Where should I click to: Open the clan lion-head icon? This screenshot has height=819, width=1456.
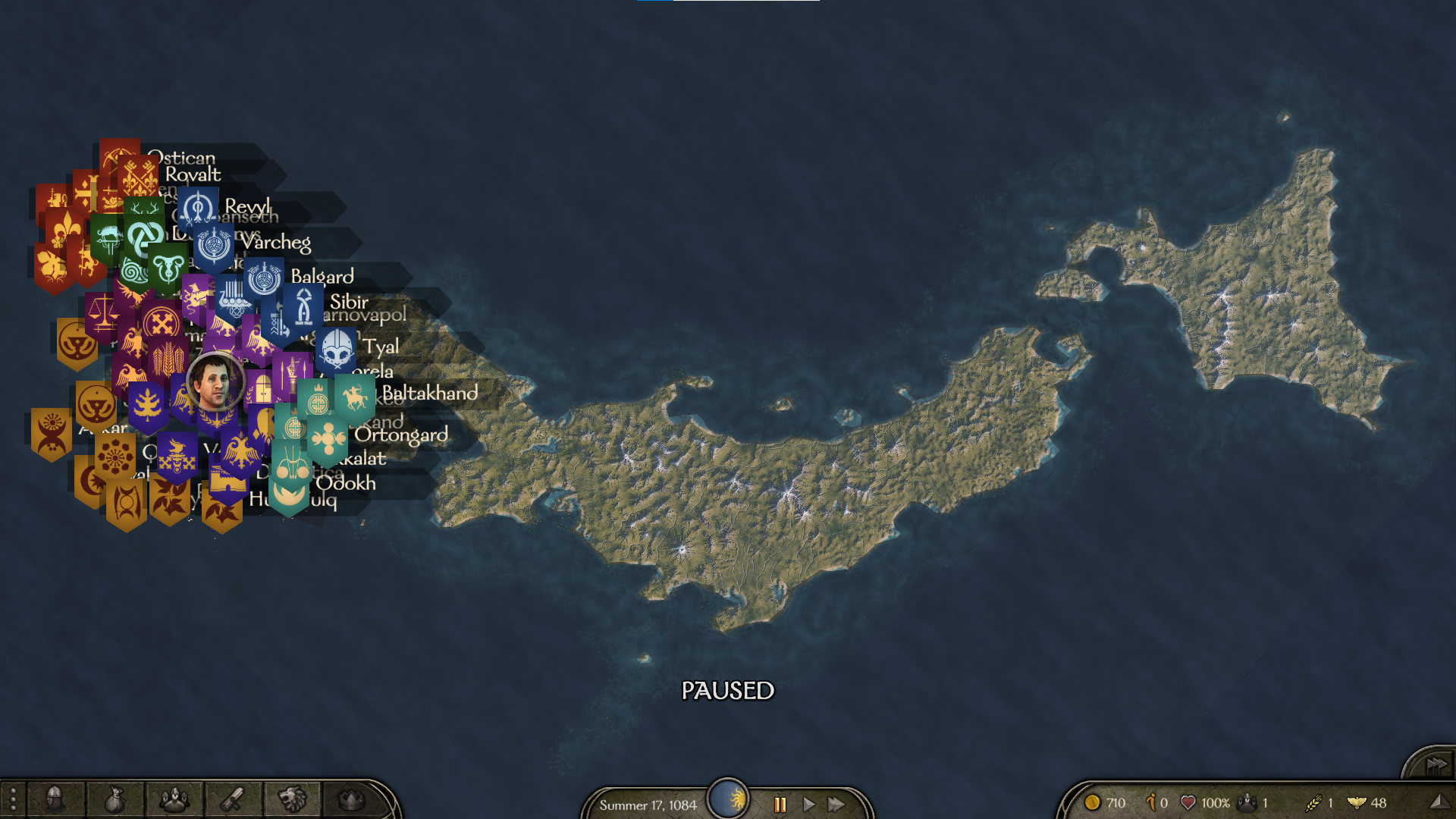[x=292, y=799]
